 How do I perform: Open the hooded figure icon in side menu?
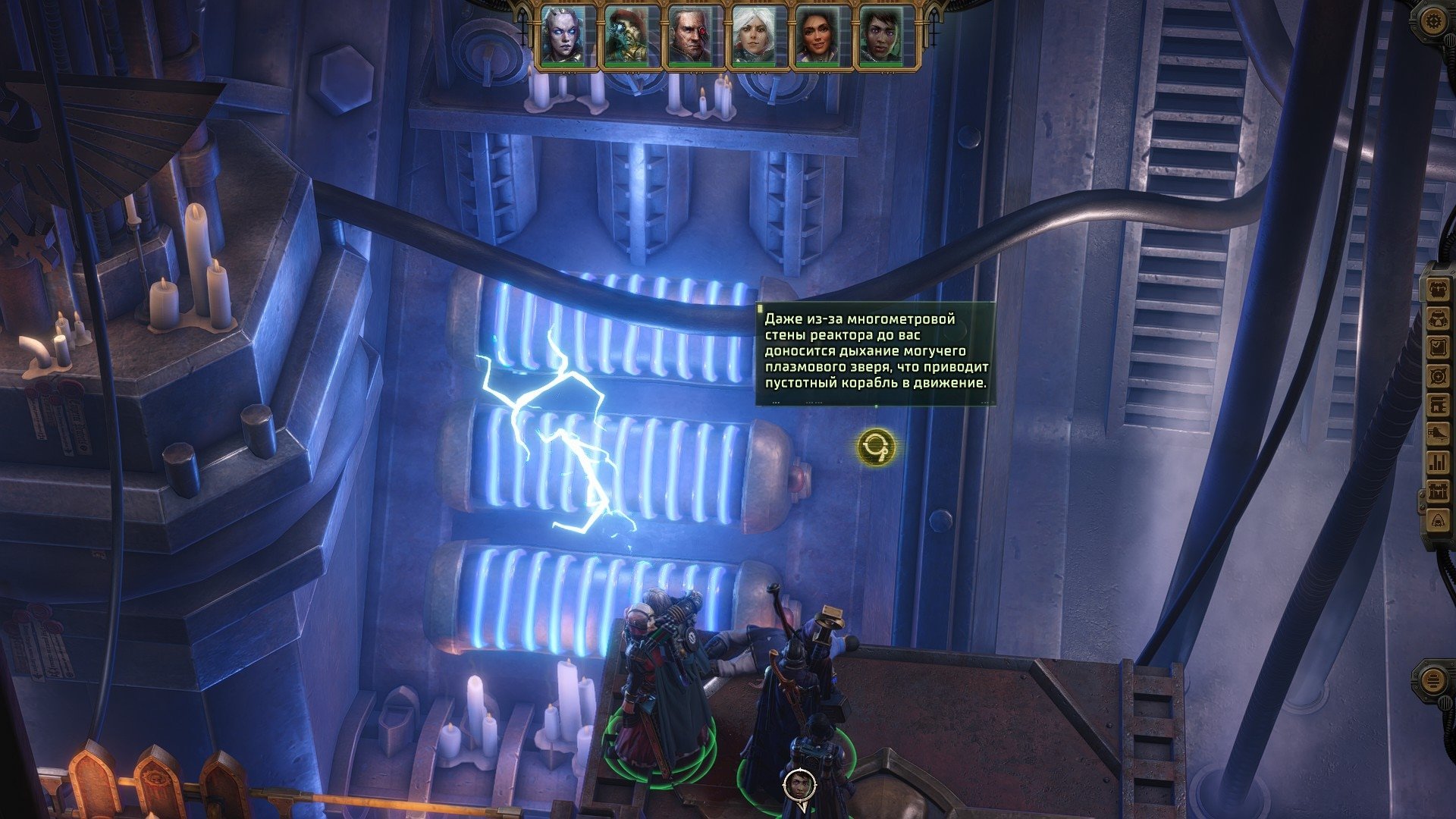coord(1438,521)
